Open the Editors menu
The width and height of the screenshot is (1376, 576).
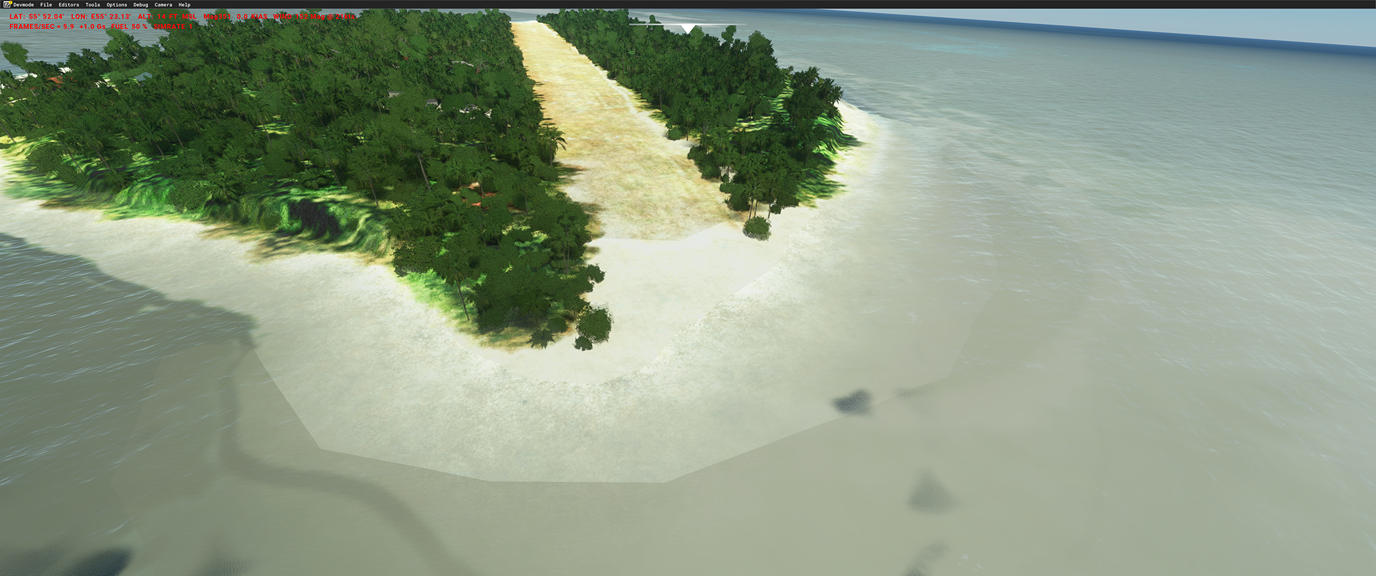[68, 5]
